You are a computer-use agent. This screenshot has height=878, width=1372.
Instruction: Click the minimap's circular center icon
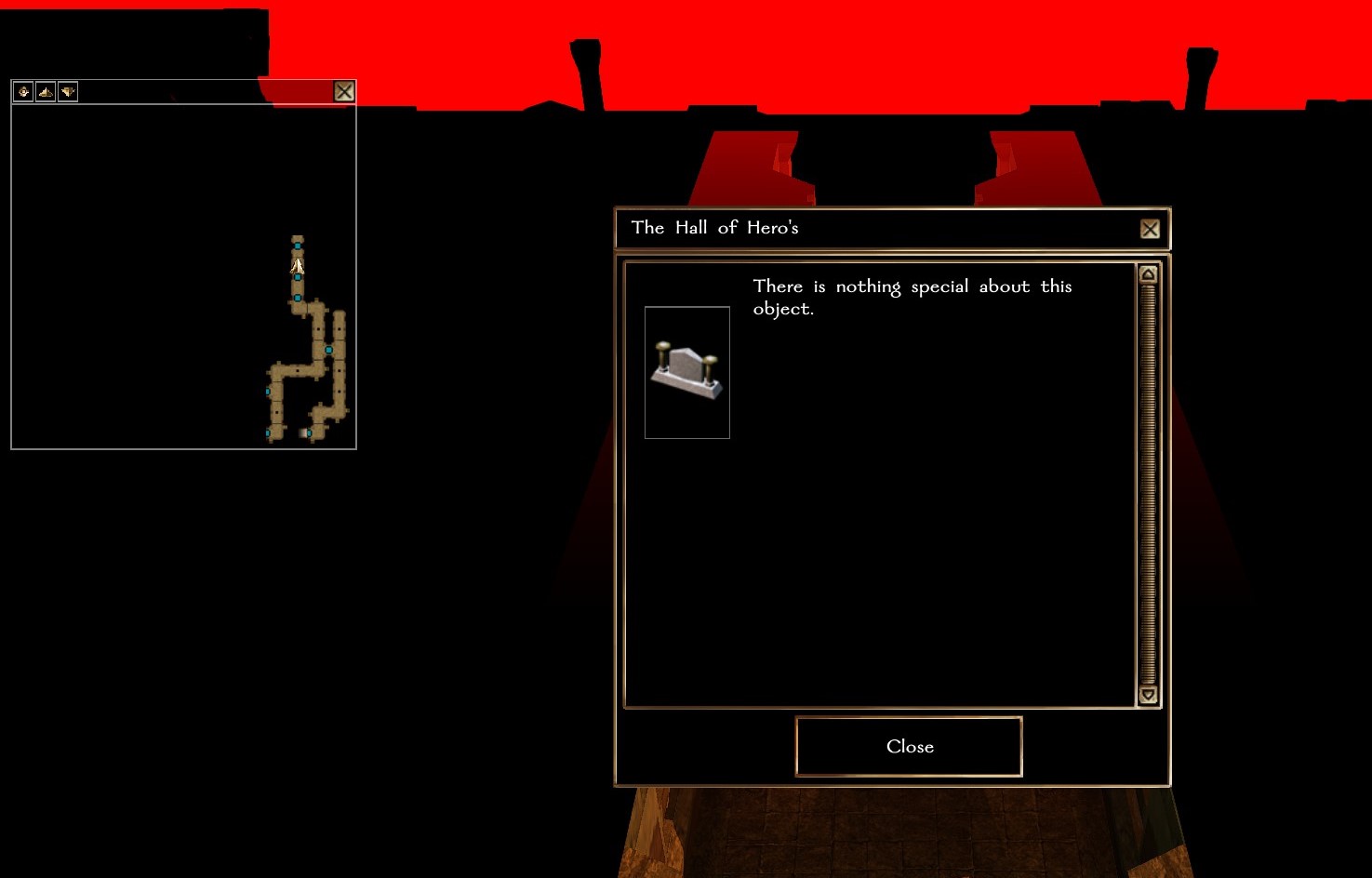pyautogui.click(x=23, y=91)
